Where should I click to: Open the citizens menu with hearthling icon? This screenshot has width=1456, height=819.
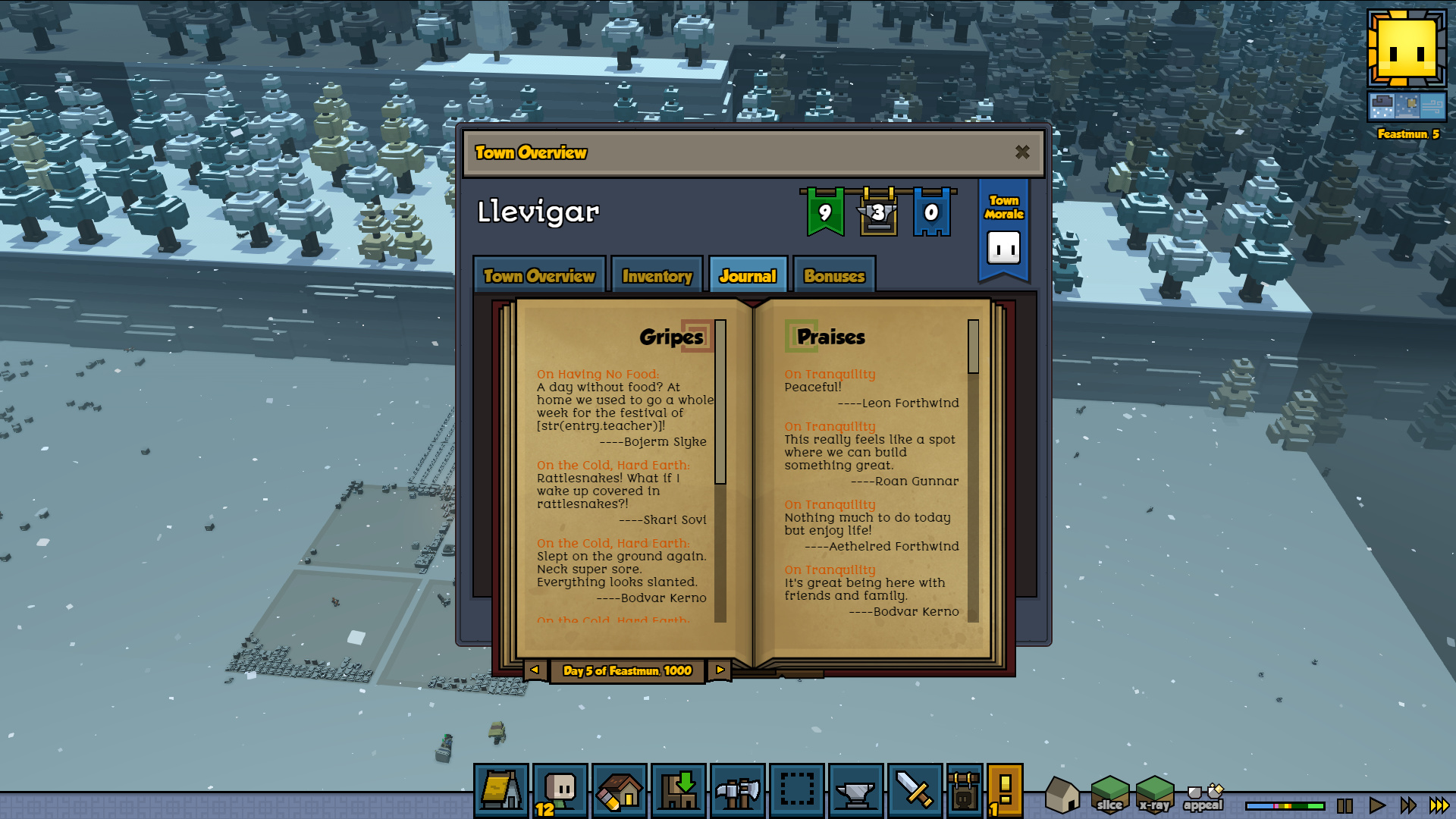(560, 791)
